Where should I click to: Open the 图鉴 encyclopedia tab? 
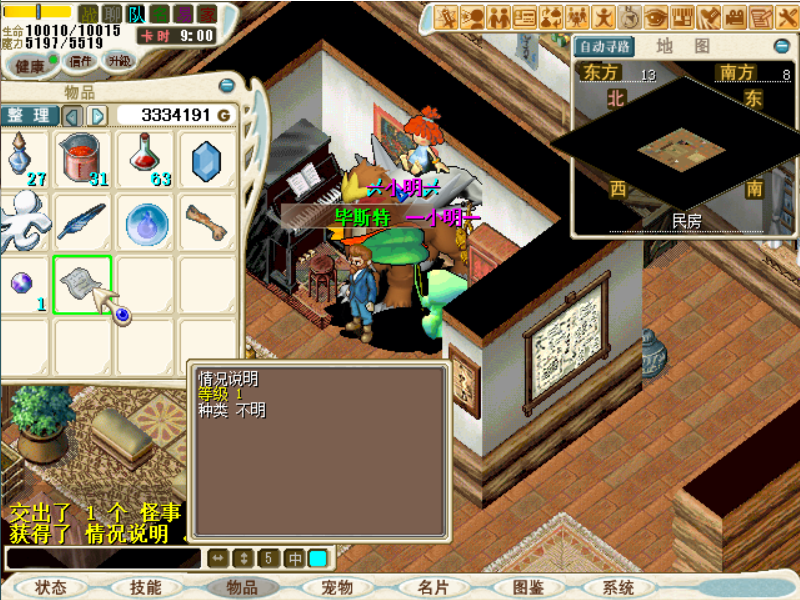point(528,588)
